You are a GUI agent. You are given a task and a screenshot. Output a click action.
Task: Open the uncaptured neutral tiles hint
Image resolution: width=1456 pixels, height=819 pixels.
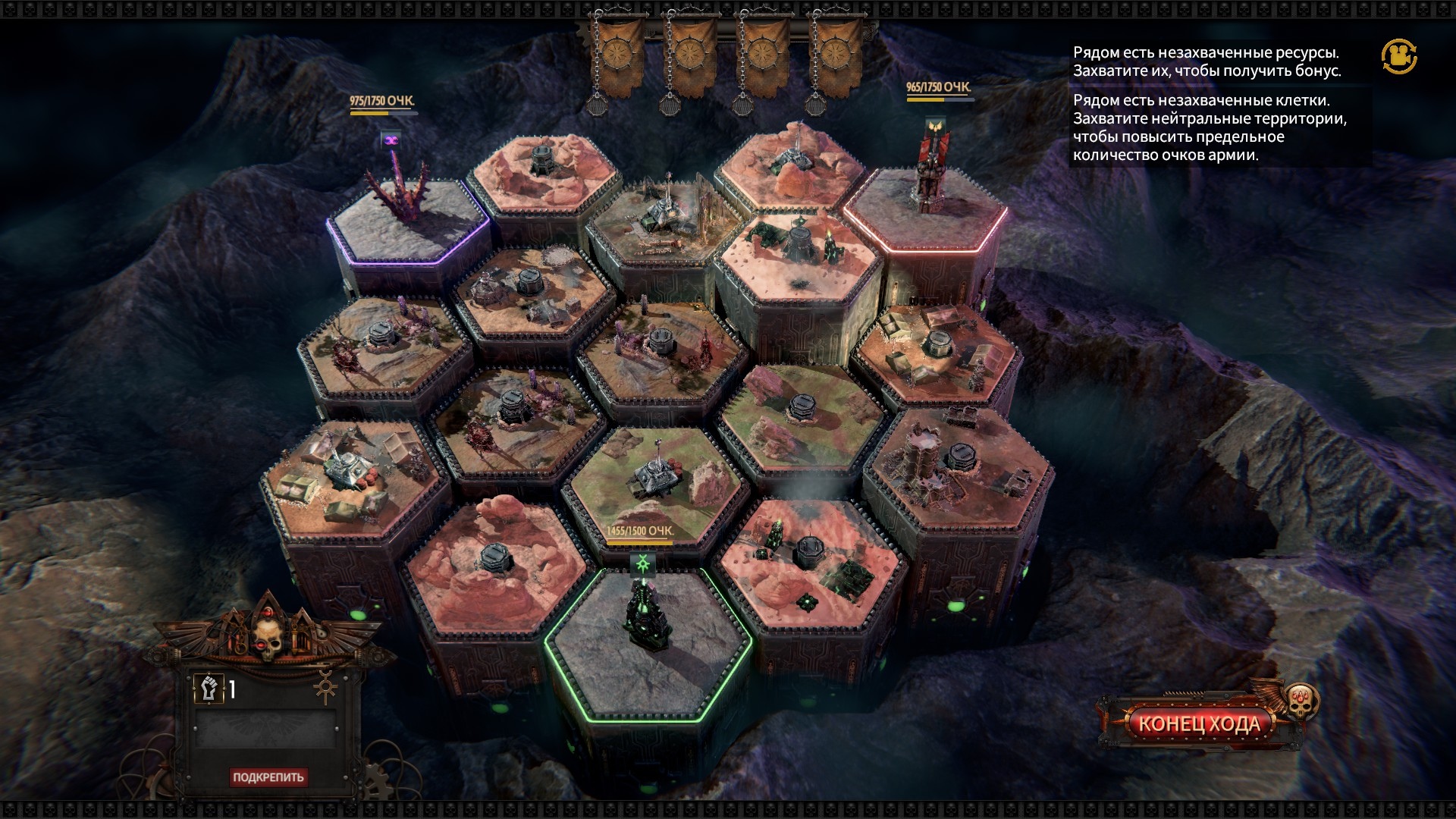point(1210,127)
